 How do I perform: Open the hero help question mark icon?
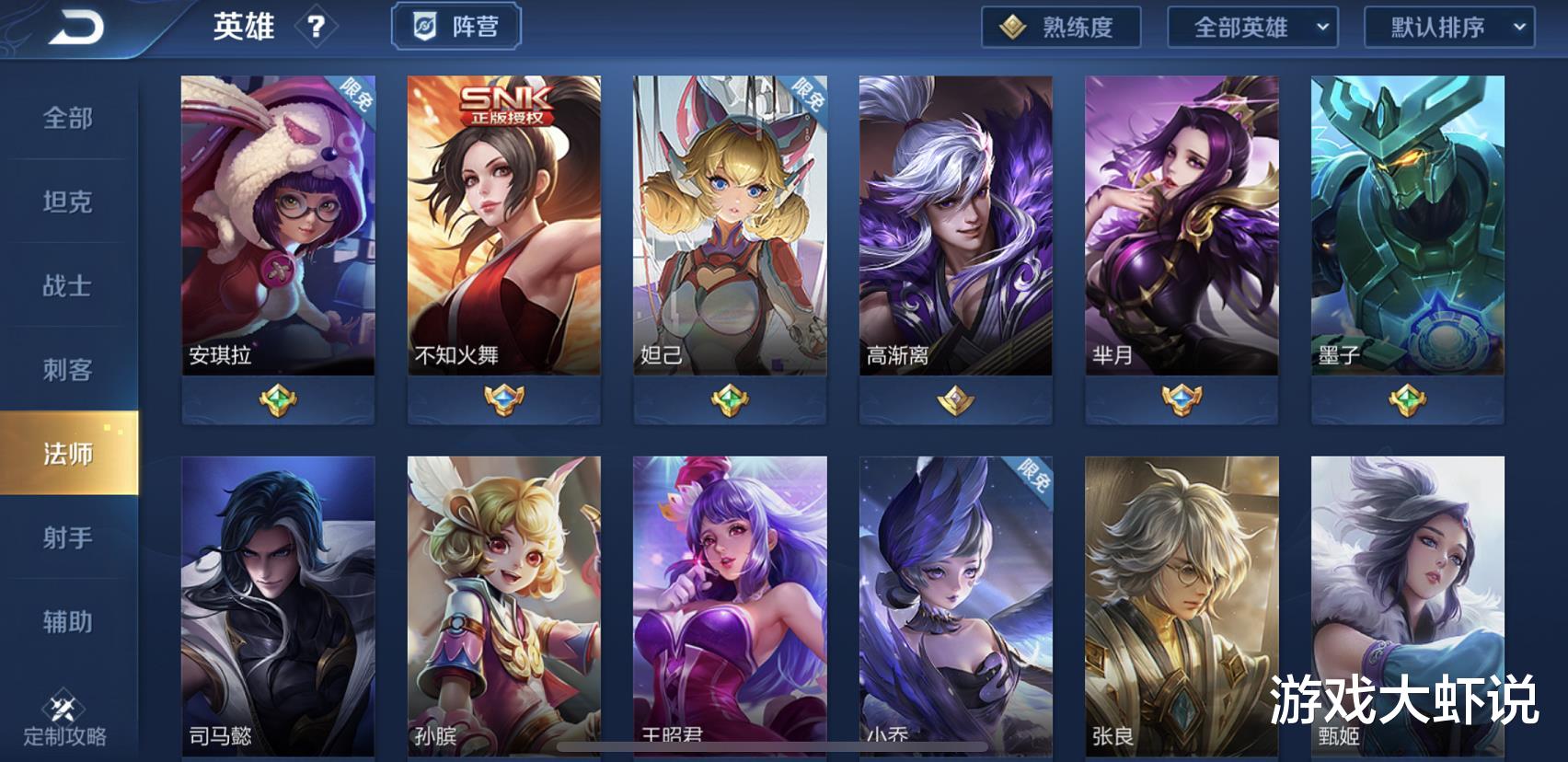[317, 27]
